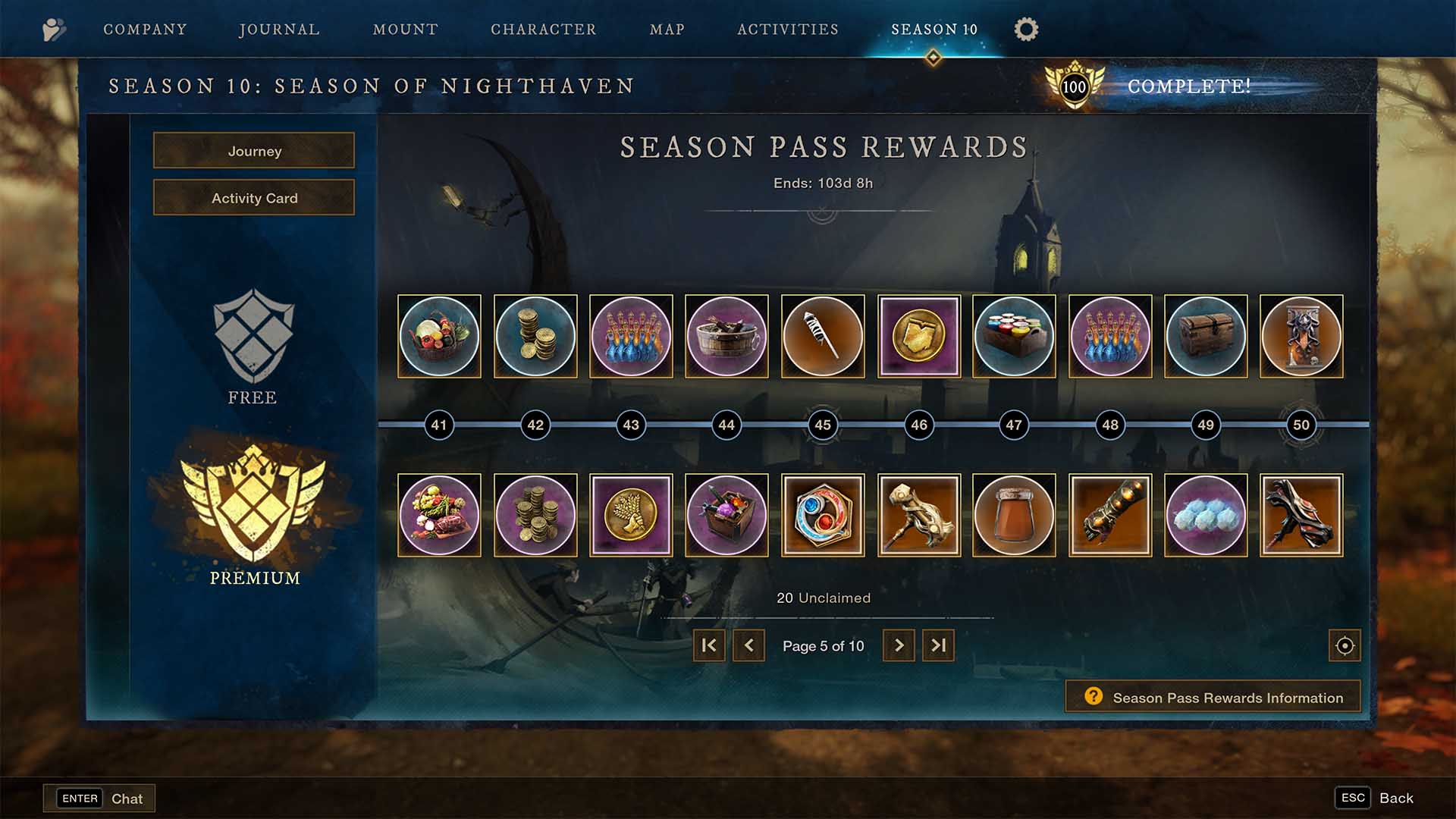Return to the first rewards page
Image resolution: width=1456 pixels, height=819 pixels.
tap(708, 645)
